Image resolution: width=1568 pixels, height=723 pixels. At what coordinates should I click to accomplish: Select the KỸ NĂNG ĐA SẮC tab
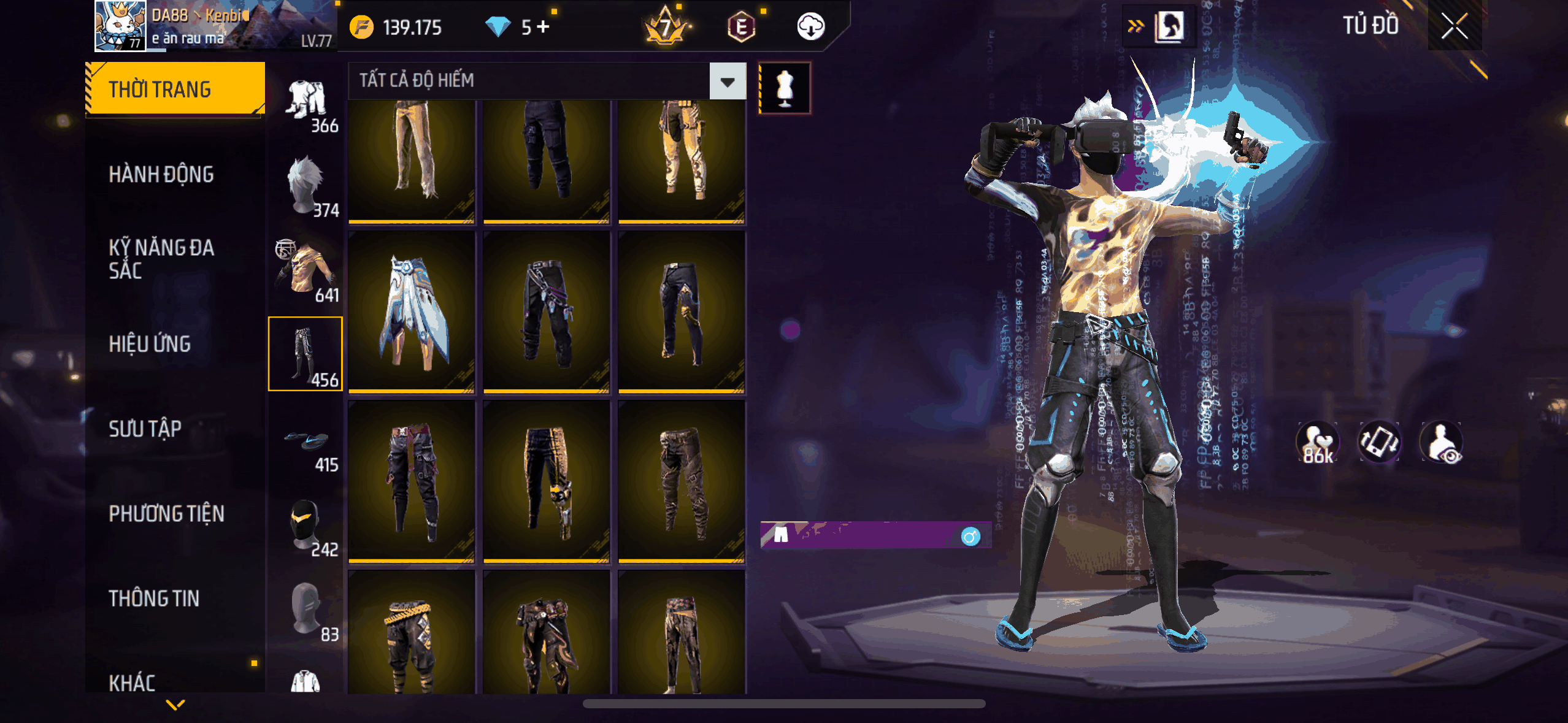(161, 259)
